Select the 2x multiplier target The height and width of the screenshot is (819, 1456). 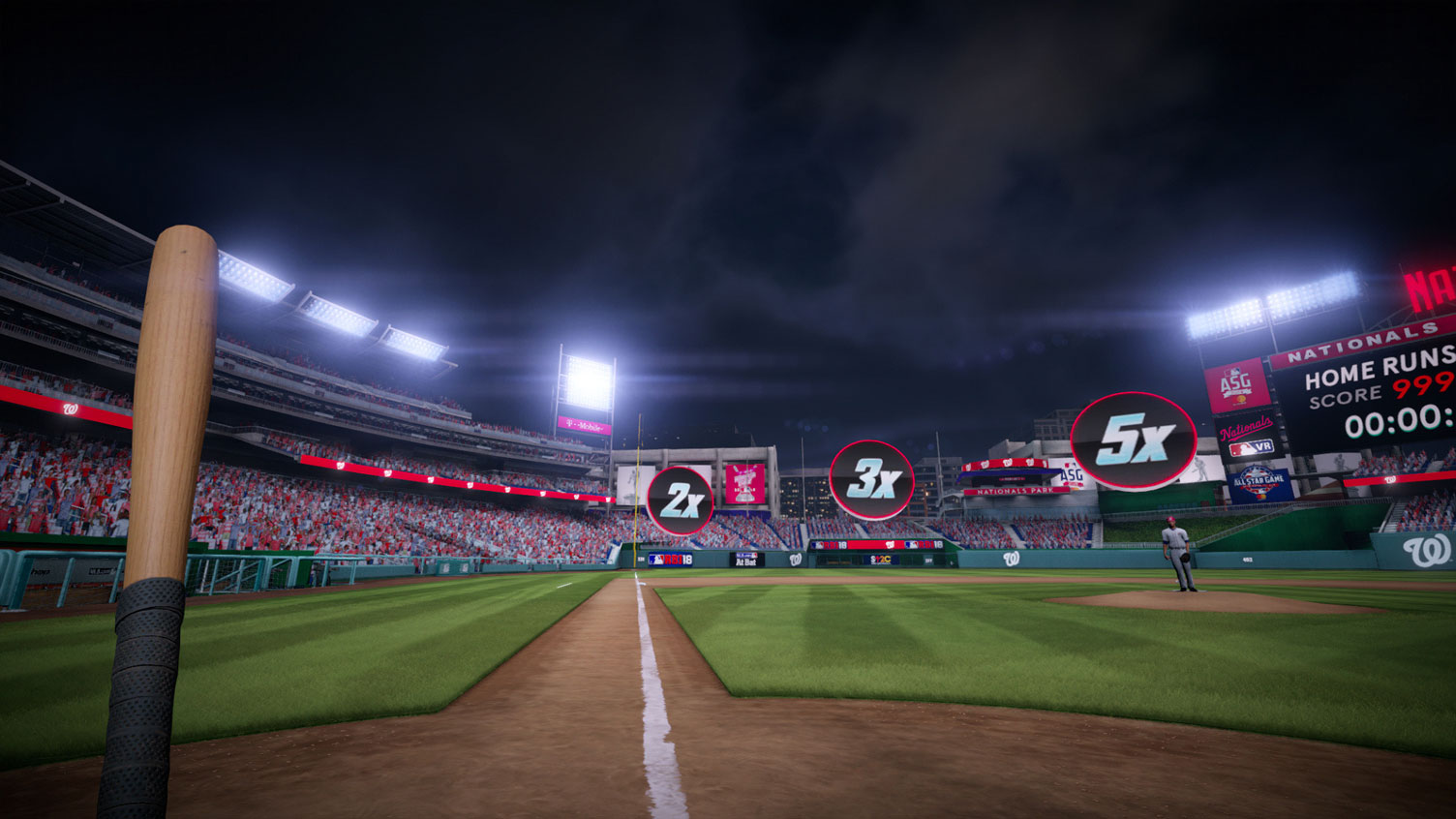point(680,500)
